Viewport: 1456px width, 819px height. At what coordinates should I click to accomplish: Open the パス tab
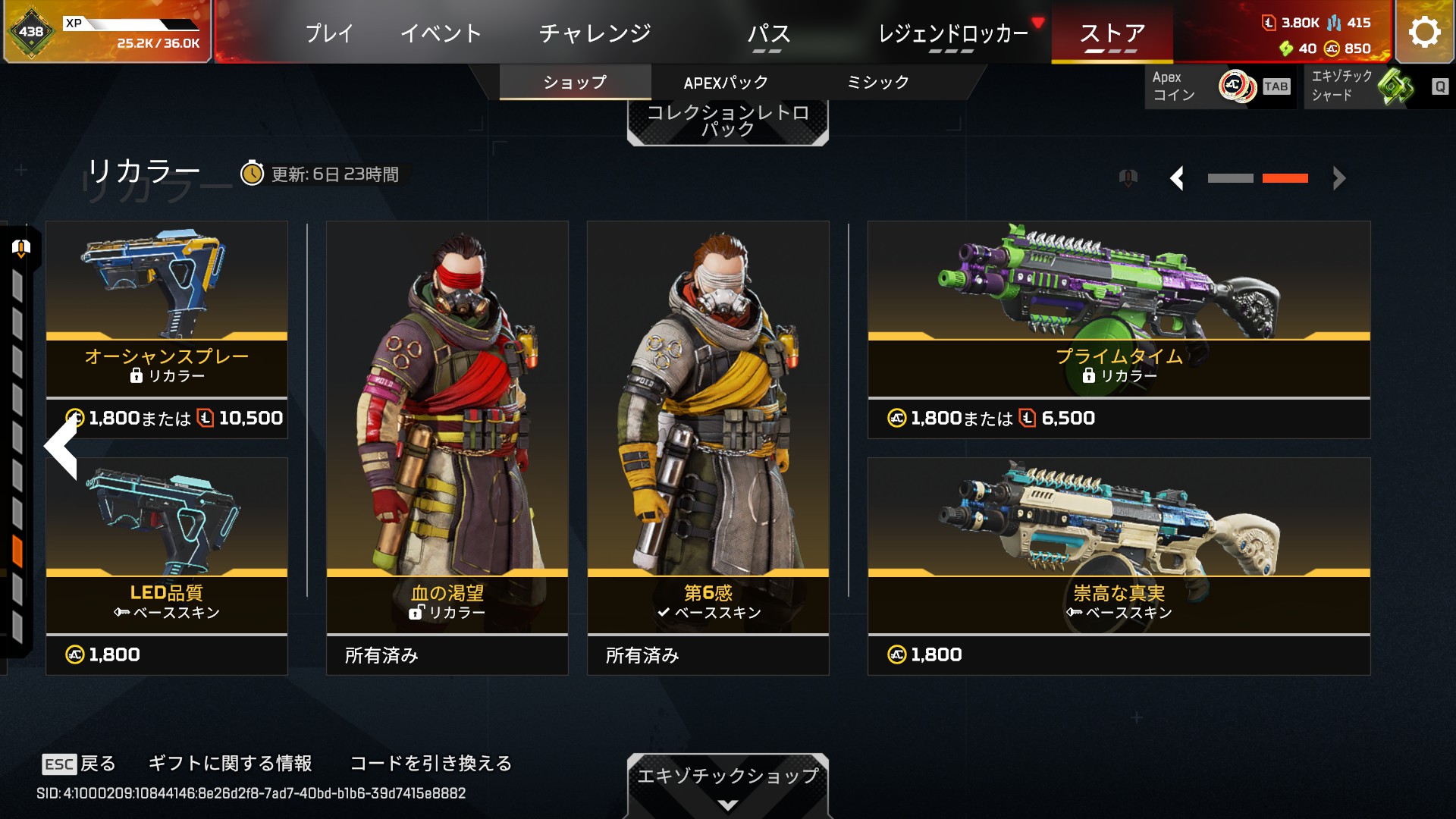point(768,34)
